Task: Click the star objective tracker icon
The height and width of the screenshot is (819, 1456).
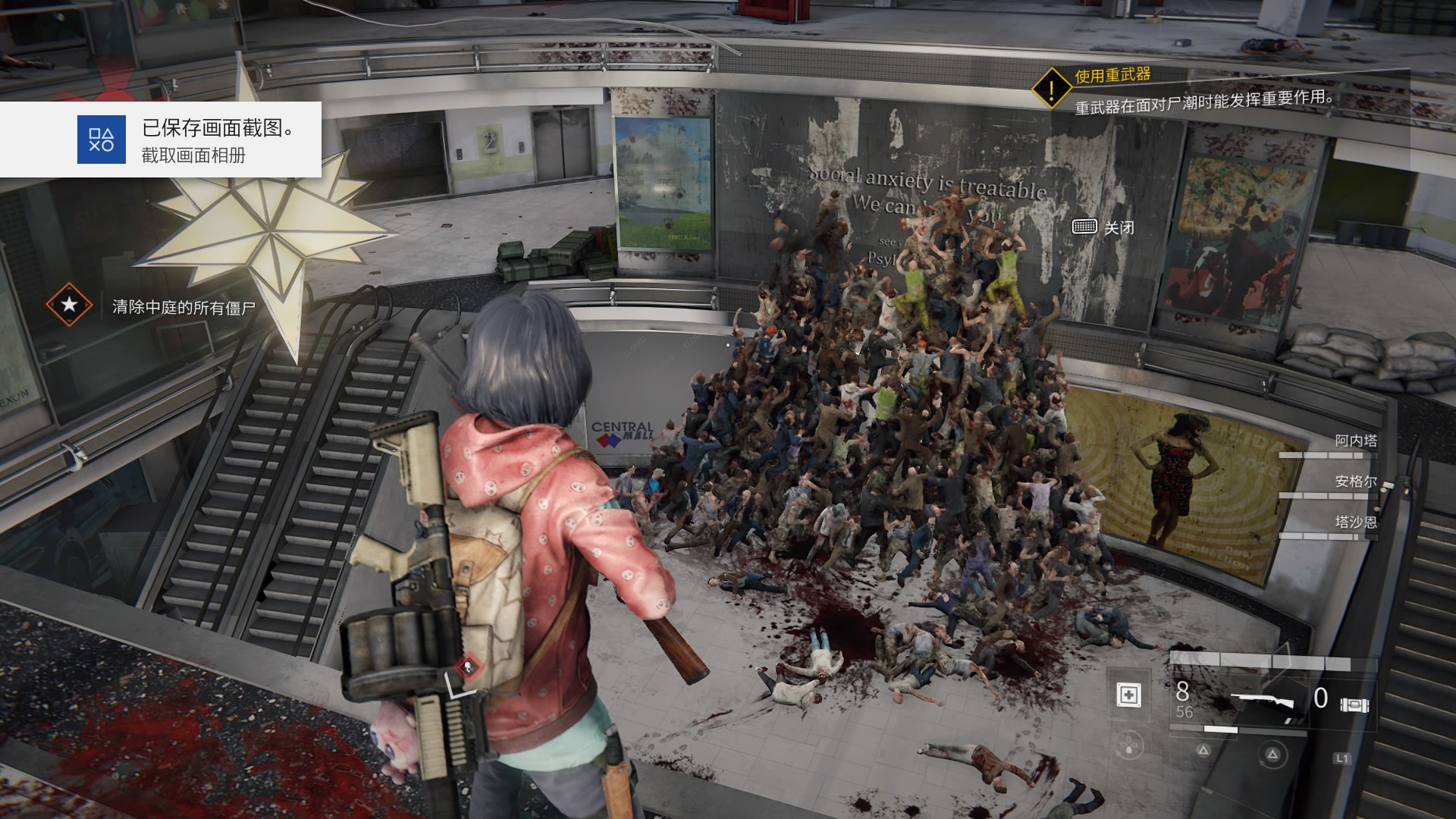Action: [x=69, y=306]
